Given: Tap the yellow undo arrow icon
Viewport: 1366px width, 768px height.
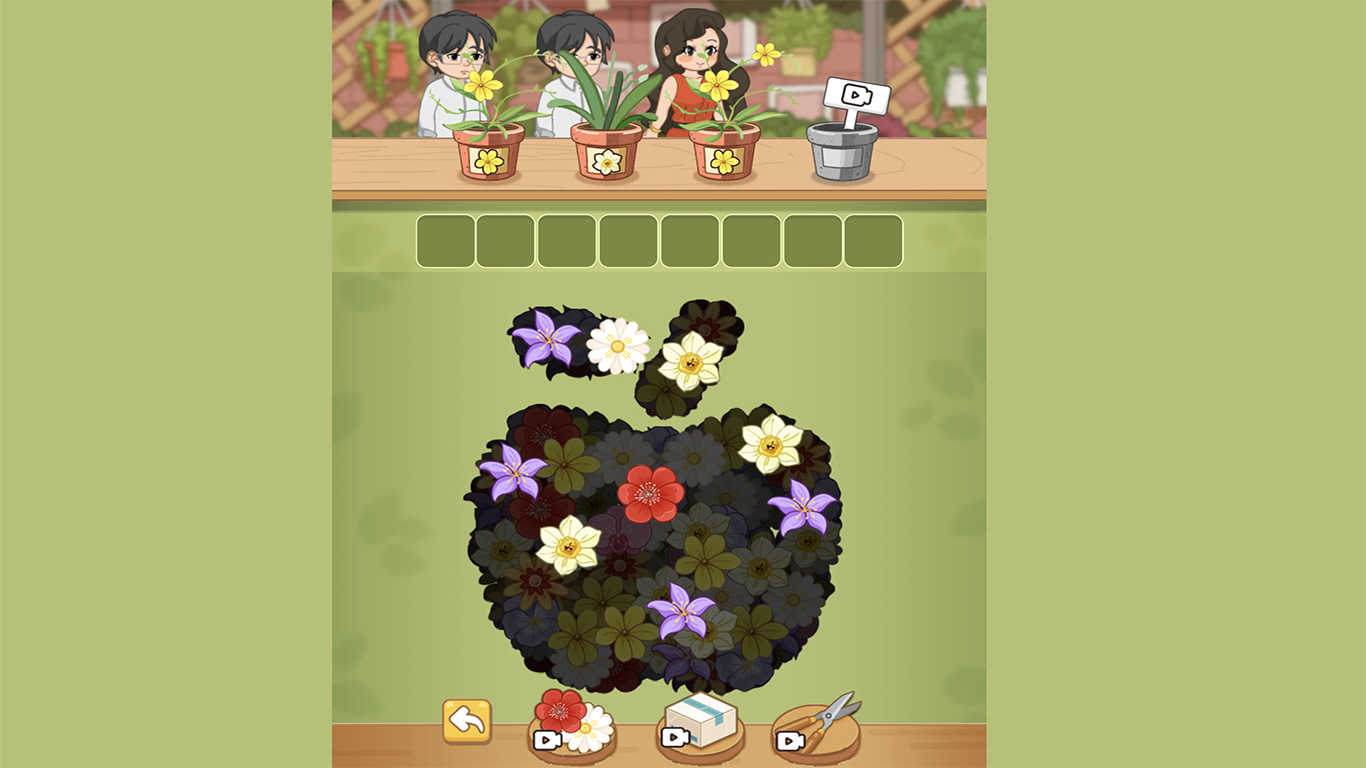Looking at the screenshot, I should pos(467,719).
